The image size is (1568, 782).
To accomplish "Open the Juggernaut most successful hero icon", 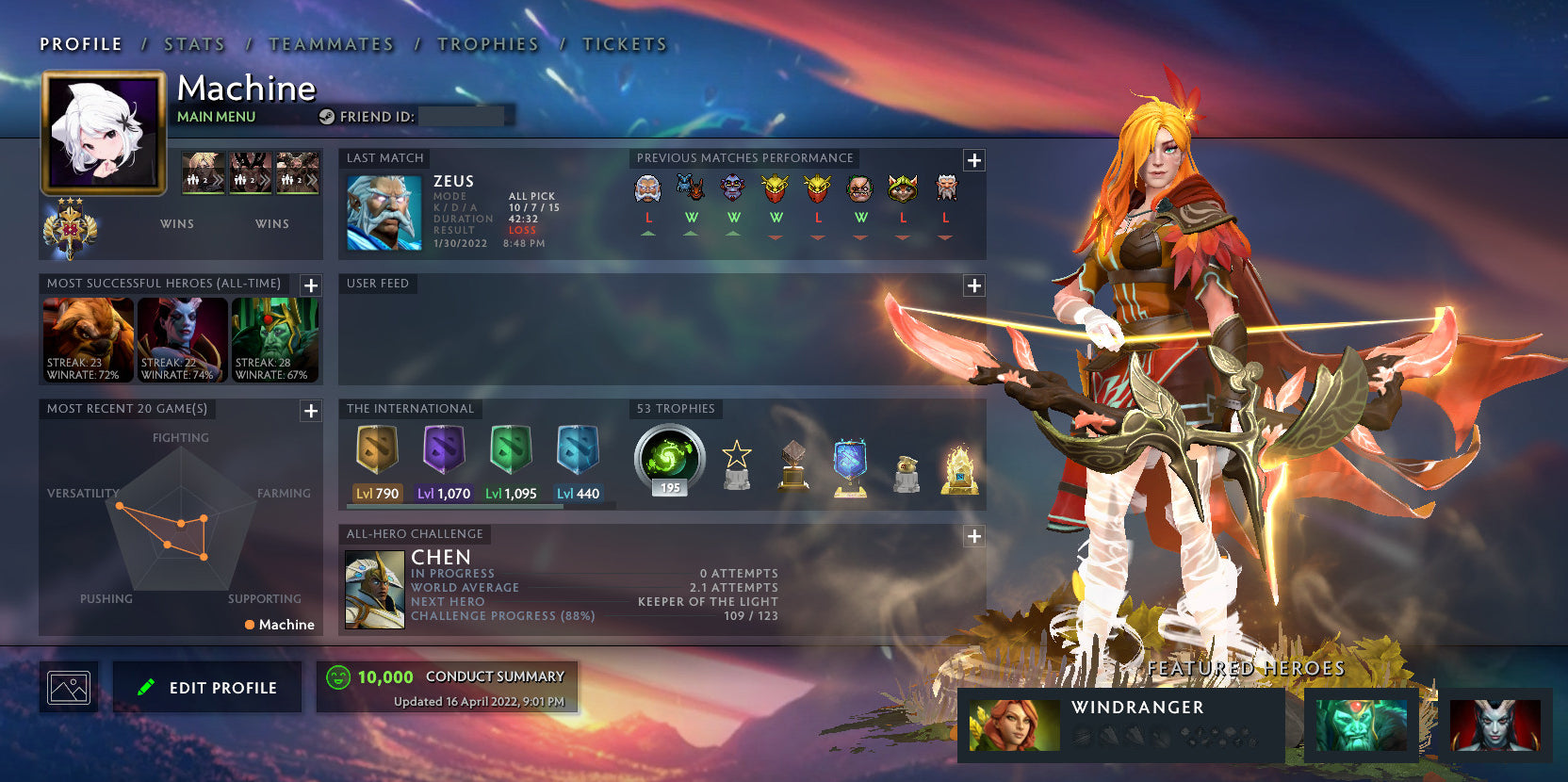I will (88, 339).
